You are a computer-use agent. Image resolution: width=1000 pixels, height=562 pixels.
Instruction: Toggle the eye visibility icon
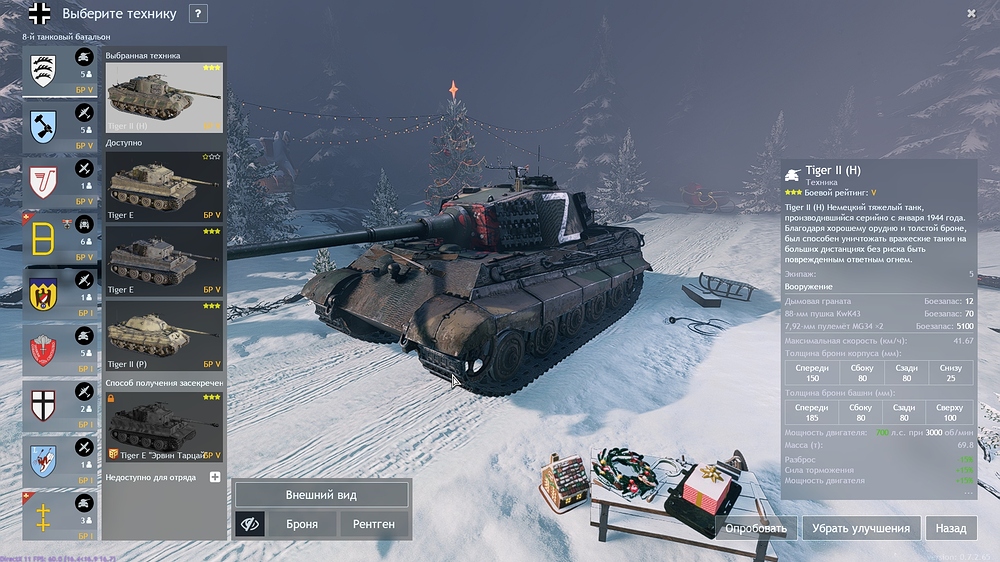250,523
